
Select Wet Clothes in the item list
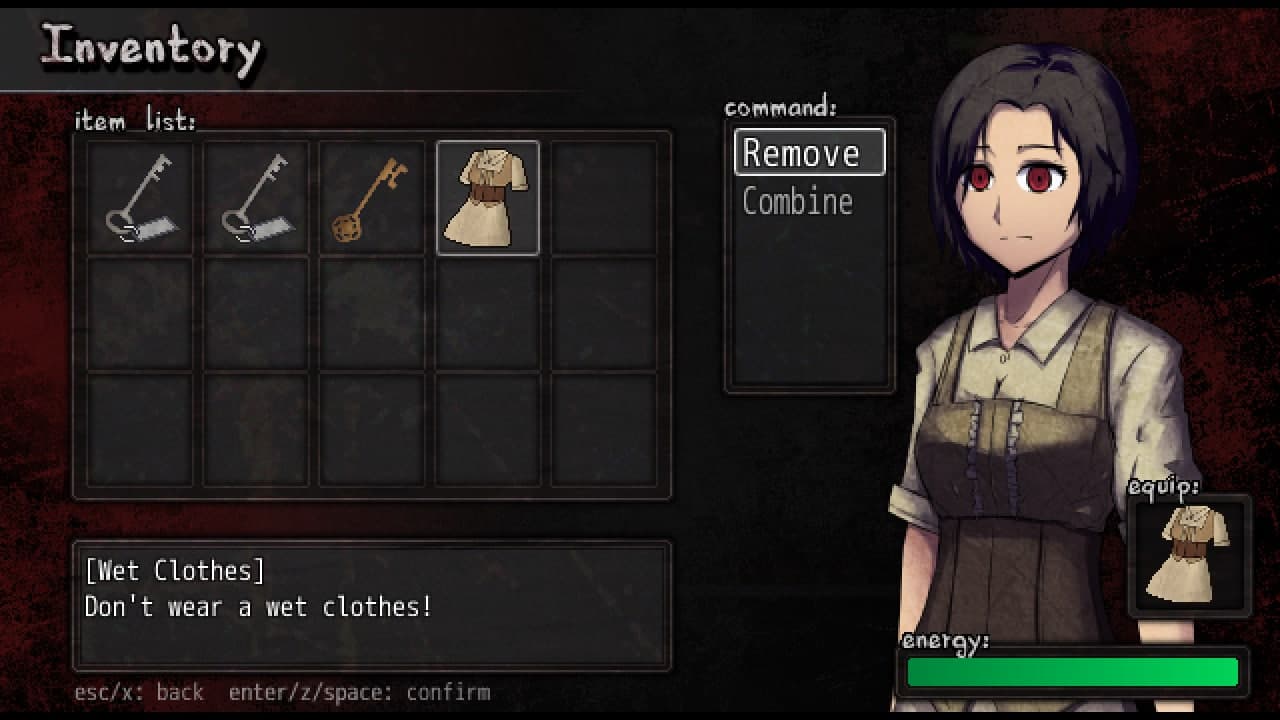(x=488, y=198)
